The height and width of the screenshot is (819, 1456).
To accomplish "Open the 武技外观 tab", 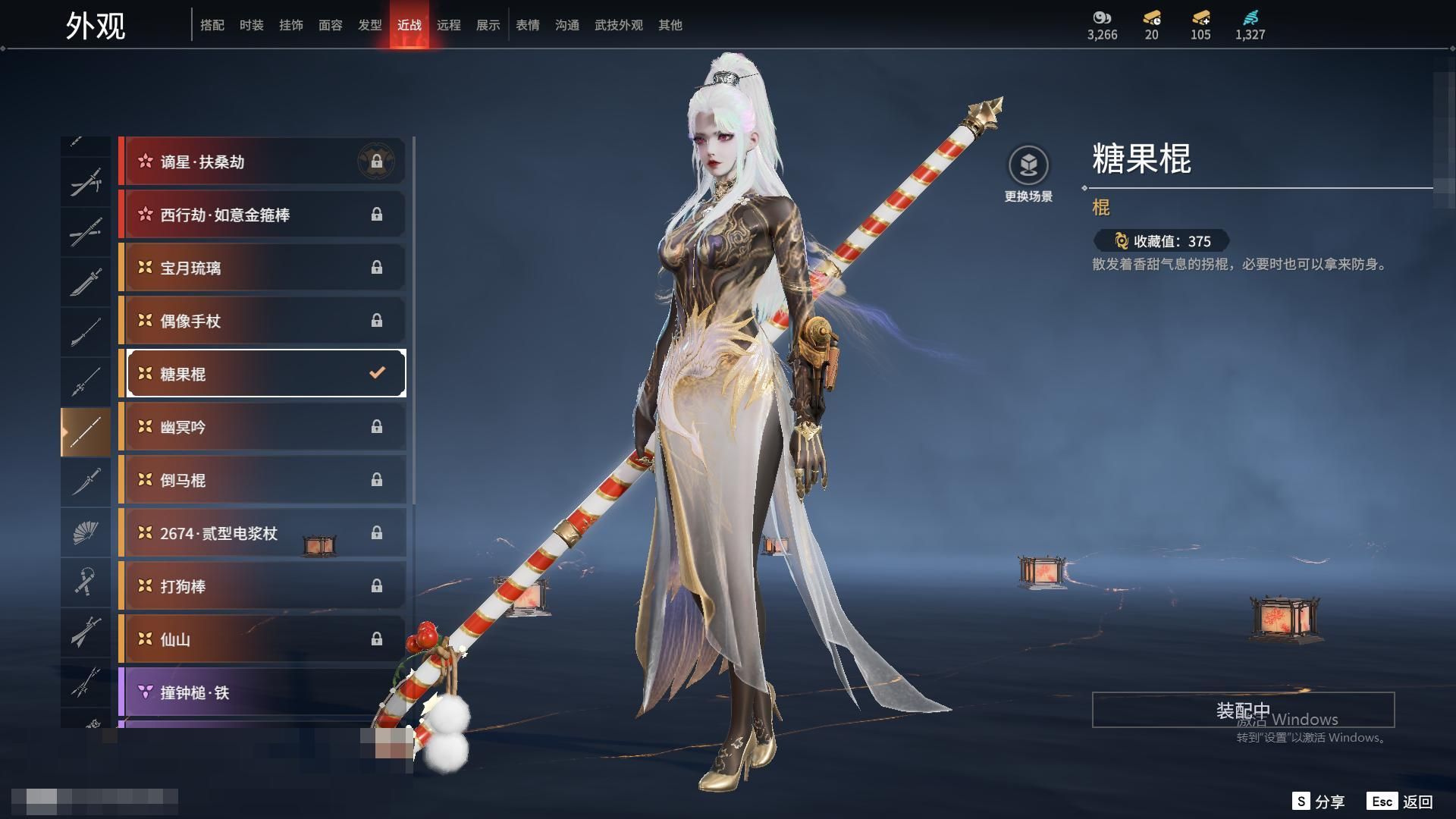I will (x=618, y=25).
